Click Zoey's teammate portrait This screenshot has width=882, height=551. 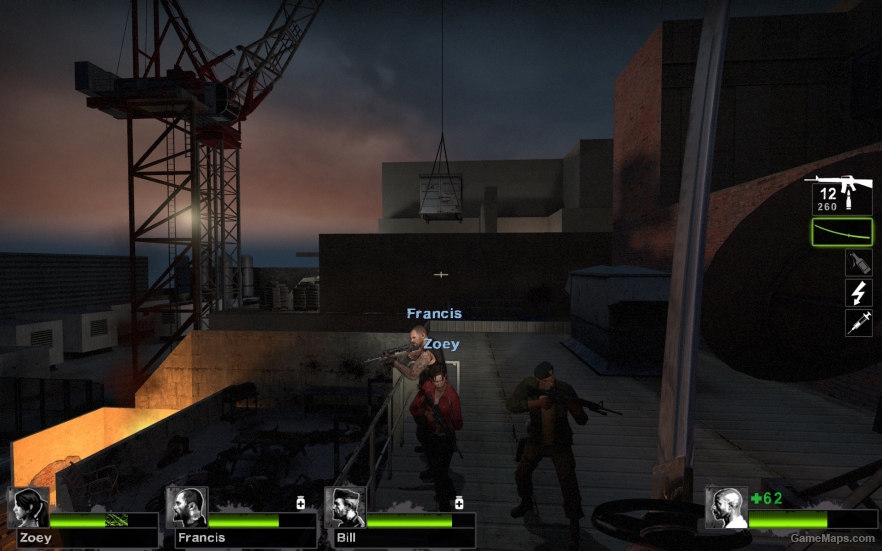[x=28, y=507]
